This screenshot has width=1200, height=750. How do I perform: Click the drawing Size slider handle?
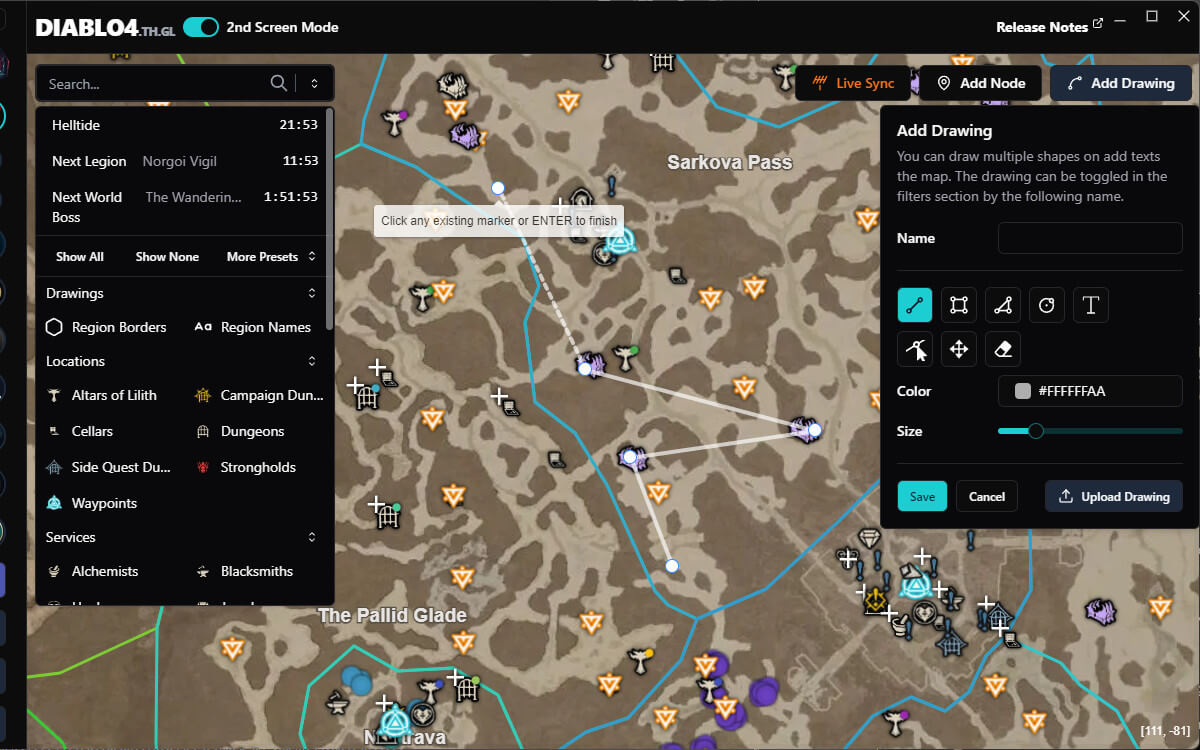[x=1036, y=431]
